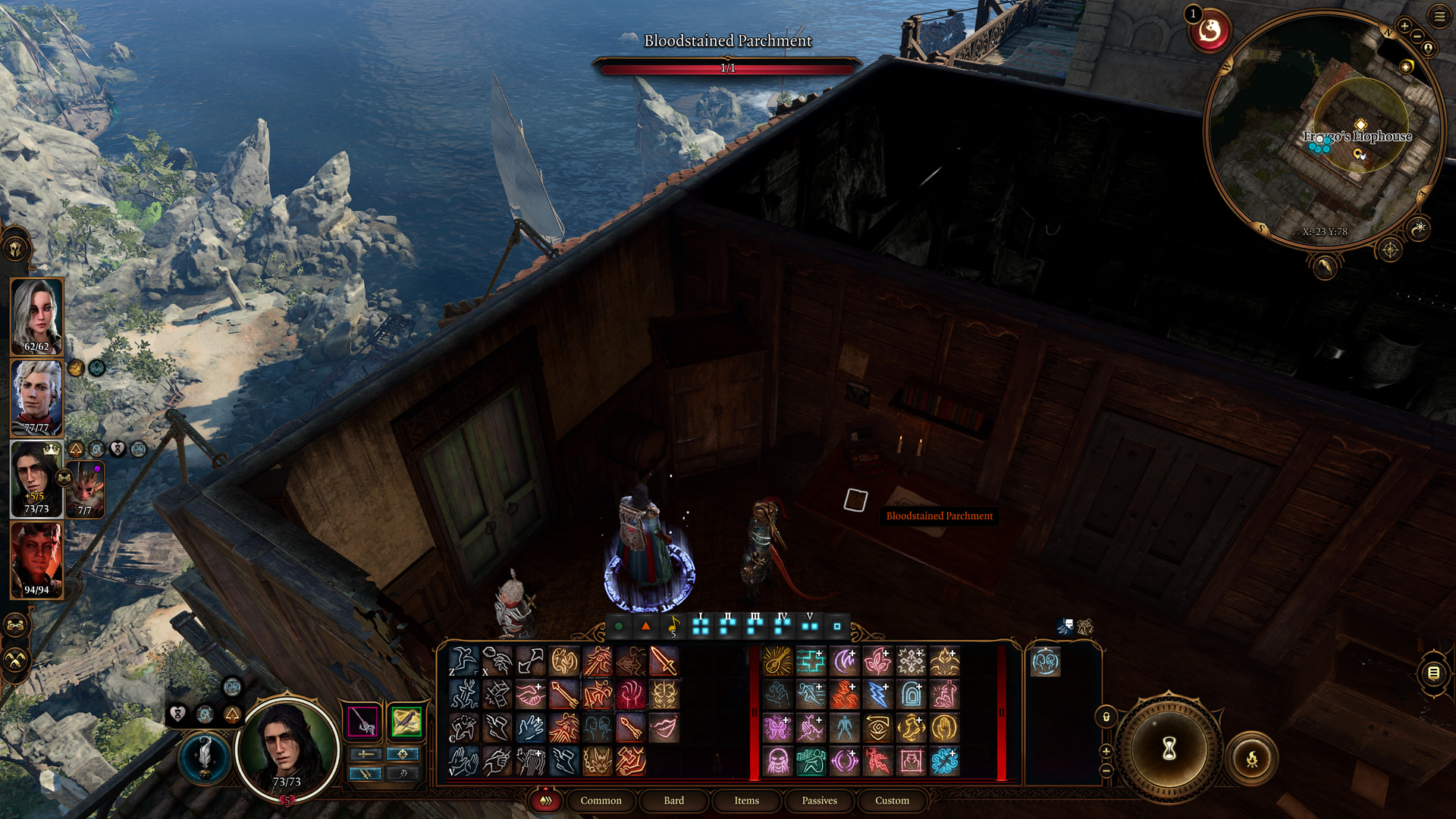
Task: Open the campfire rest button
Action: 1252,758
